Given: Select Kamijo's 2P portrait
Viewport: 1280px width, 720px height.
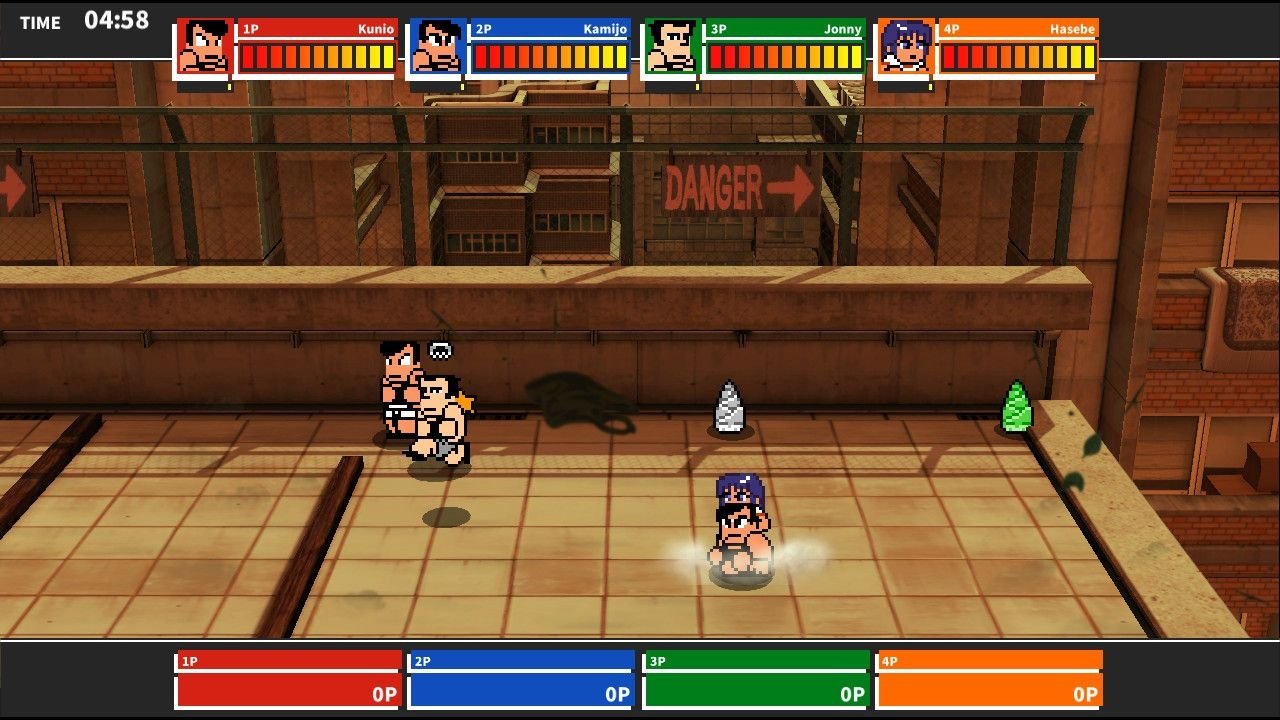Looking at the screenshot, I should [x=436, y=47].
